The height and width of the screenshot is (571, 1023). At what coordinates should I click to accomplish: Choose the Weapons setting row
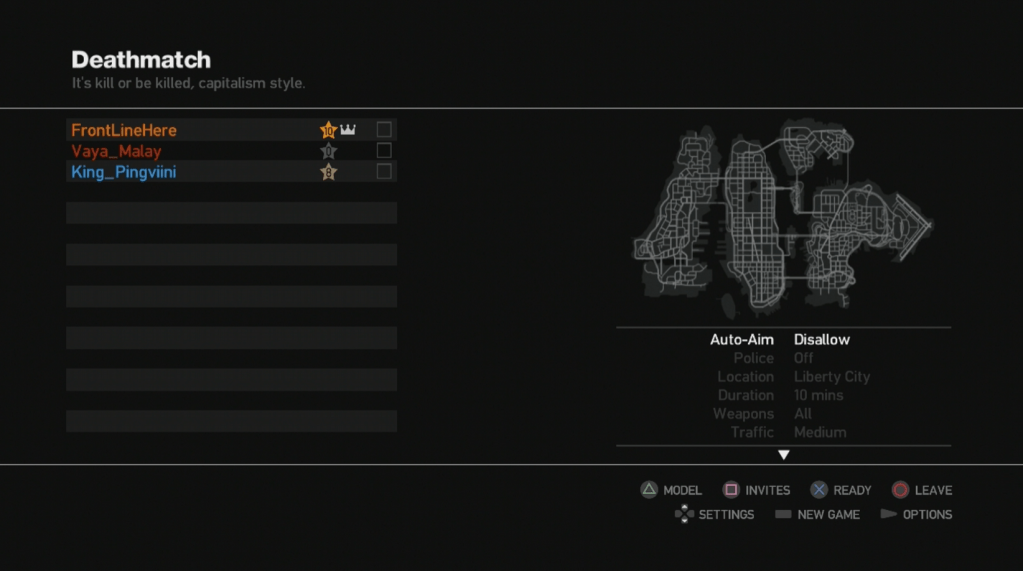[782, 414]
